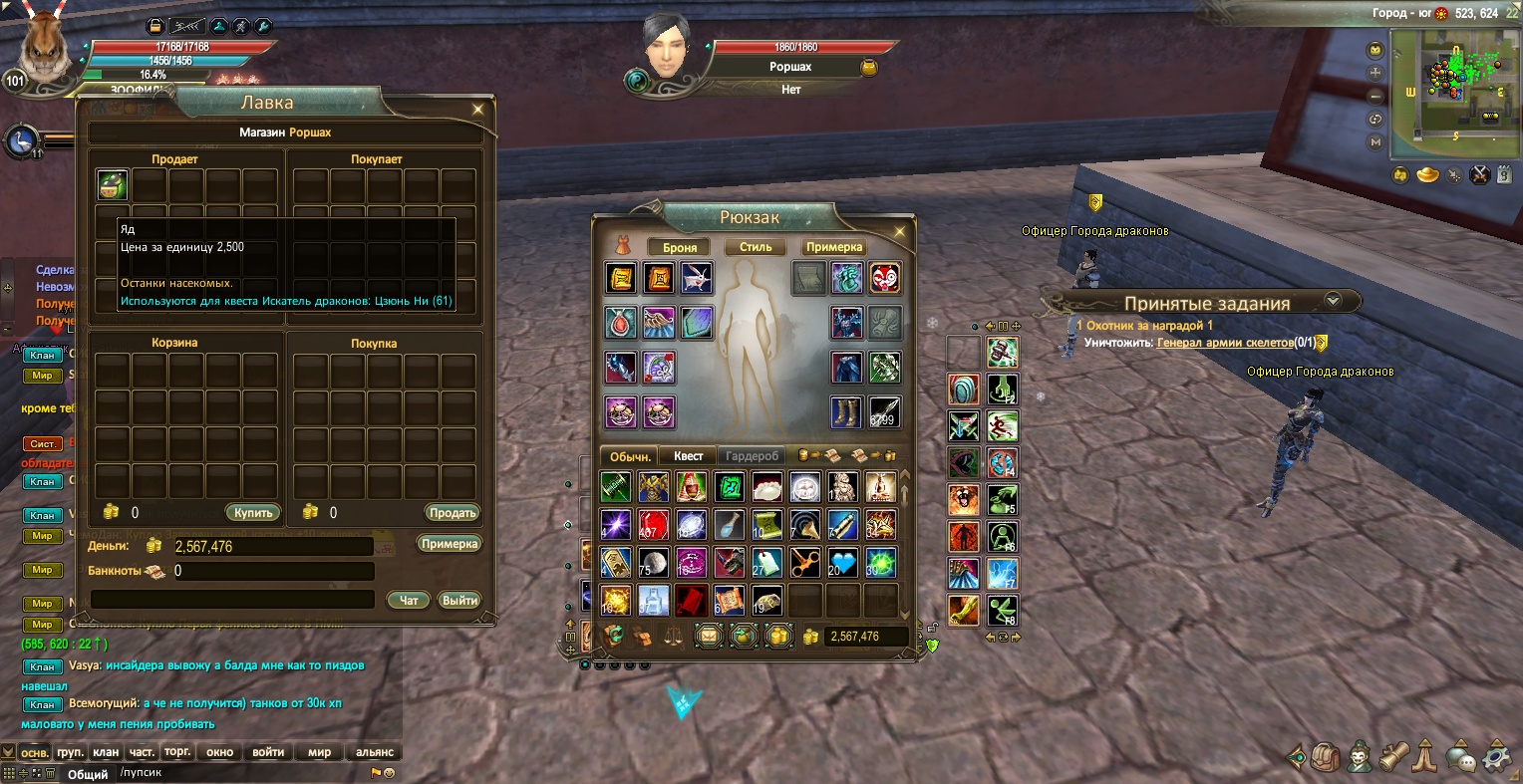Viewport: 1523px width, 784px height.
Task: Switch to the Квест inventory tab
Action: [x=688, y=456]
